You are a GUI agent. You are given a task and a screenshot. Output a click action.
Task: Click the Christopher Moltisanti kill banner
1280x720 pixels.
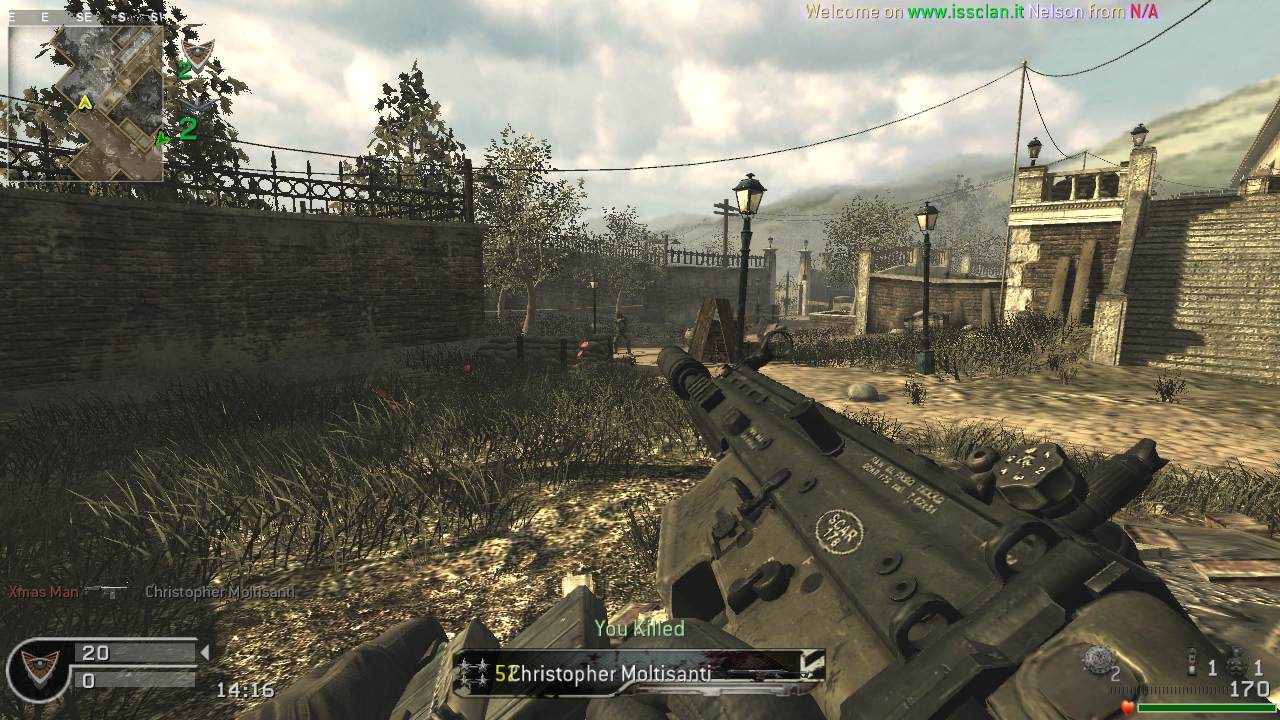coord(639,673)
